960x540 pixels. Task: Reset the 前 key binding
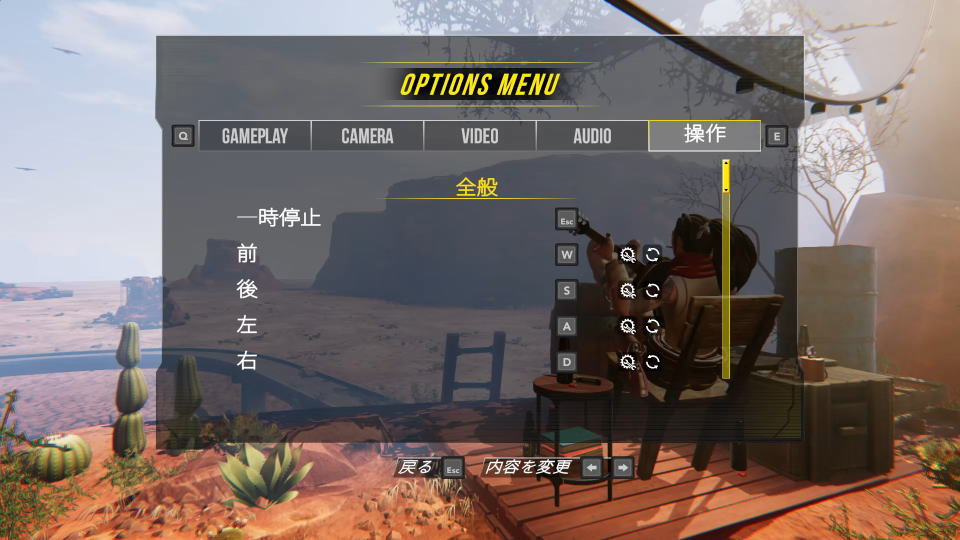653,255
